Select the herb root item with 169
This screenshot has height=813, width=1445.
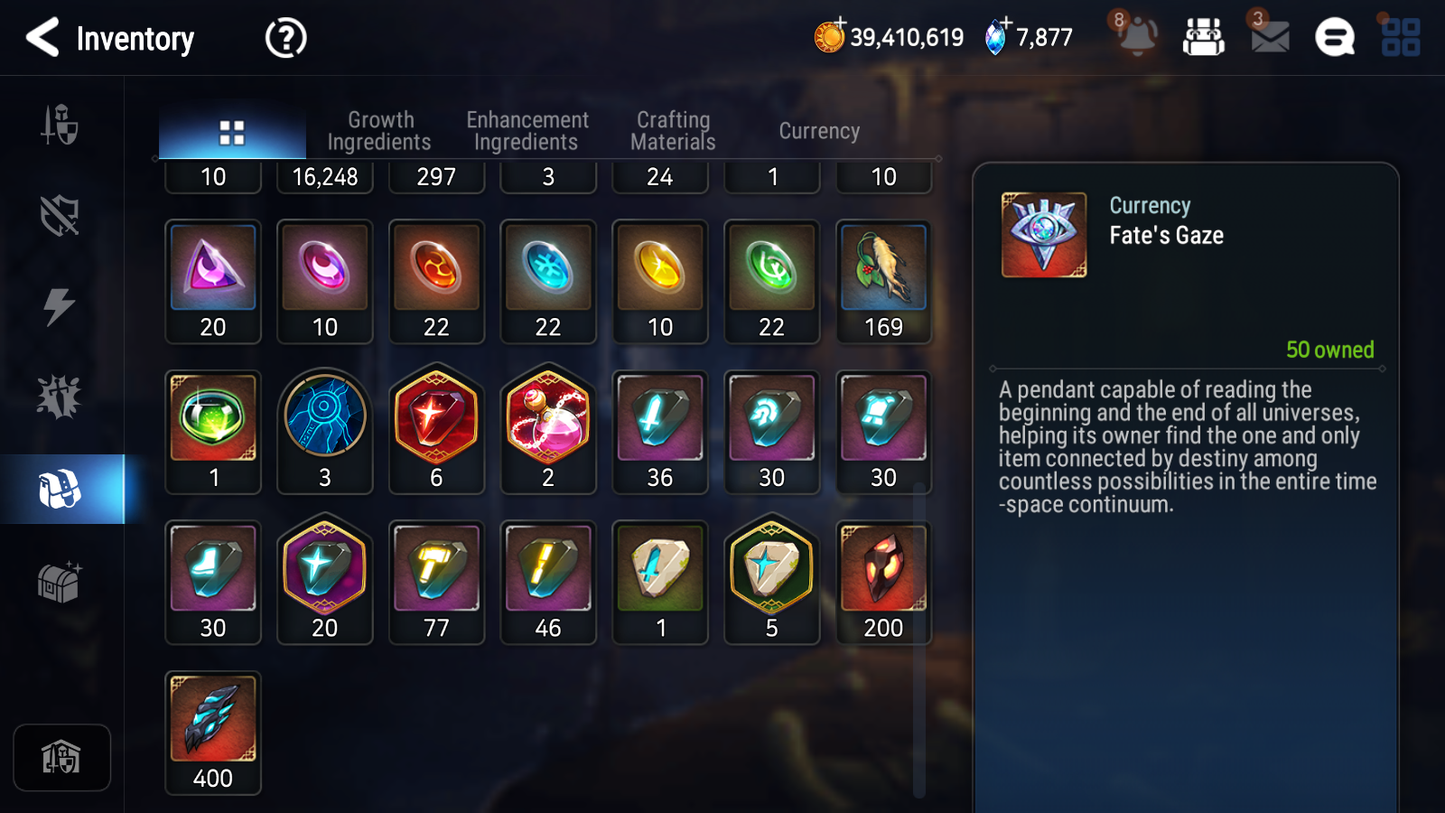coord(883,281)
